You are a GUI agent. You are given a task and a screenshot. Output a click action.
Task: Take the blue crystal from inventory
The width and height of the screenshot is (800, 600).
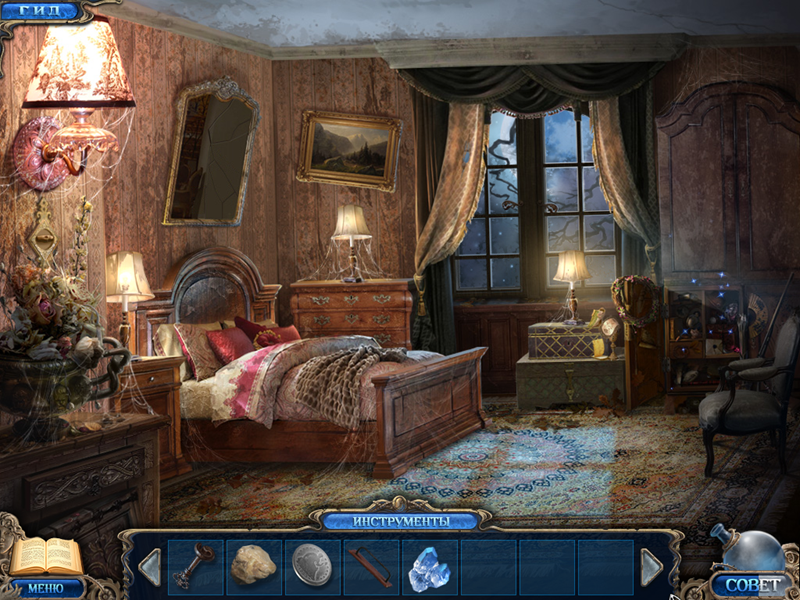(x=428, y=567)
